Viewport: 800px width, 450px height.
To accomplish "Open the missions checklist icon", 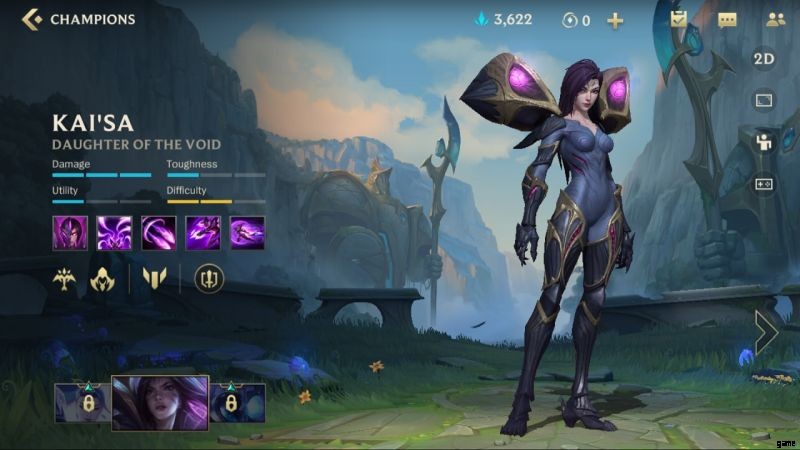I will click(x=679, y=19).
